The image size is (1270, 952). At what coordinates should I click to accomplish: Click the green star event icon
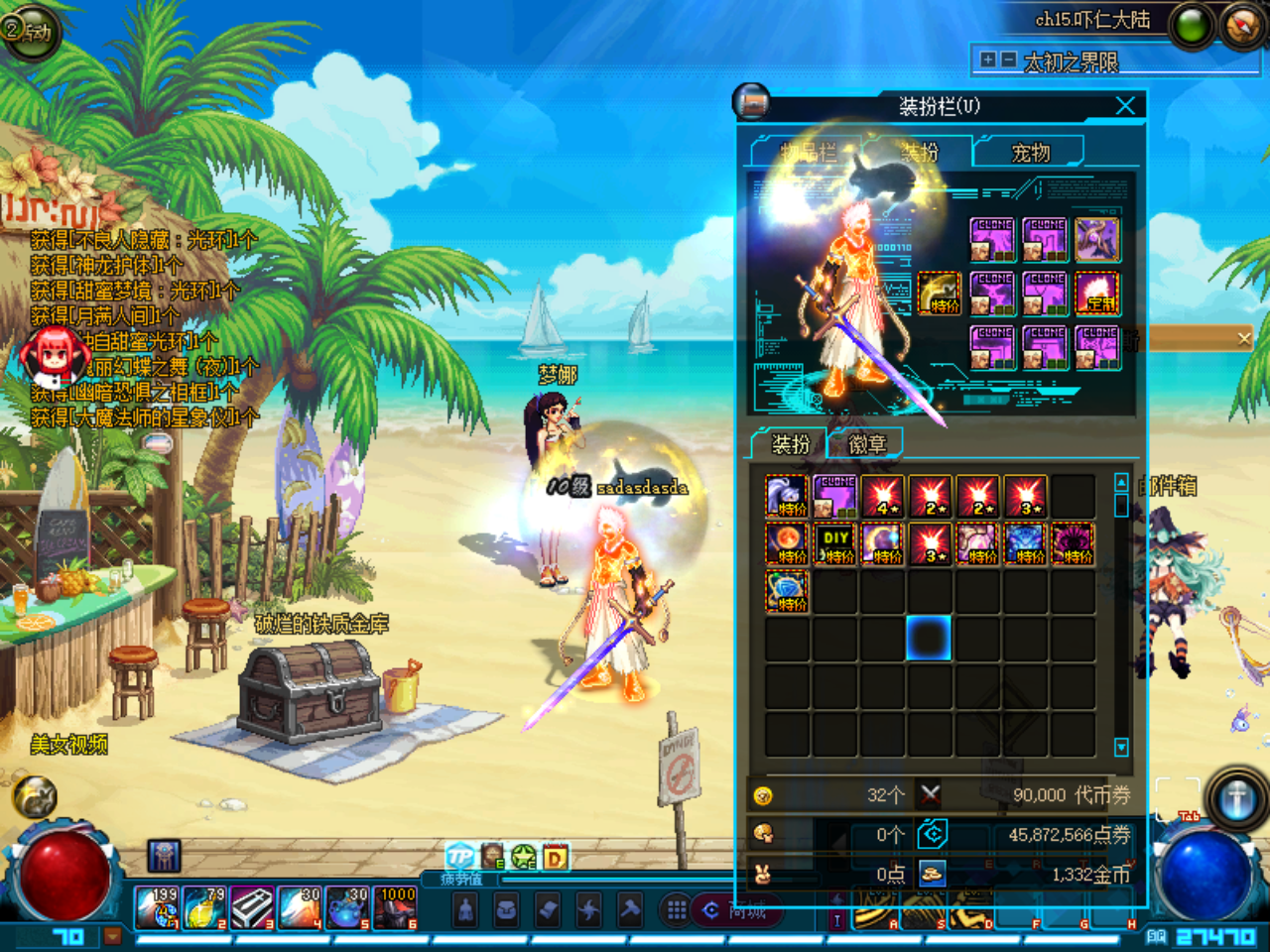[522, 856]
